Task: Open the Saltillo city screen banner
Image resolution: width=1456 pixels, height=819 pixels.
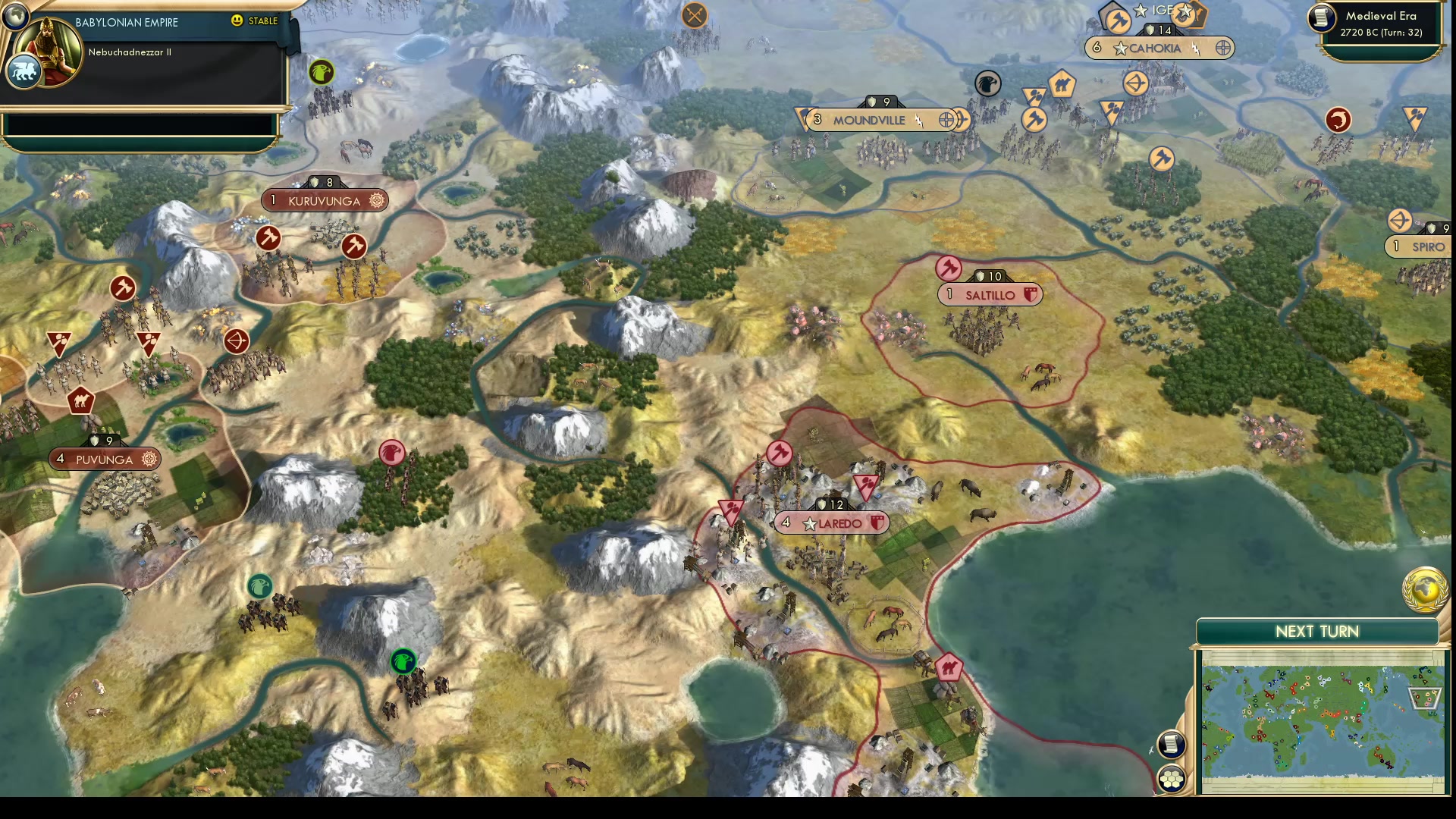Action: click(x=990, y=294)
